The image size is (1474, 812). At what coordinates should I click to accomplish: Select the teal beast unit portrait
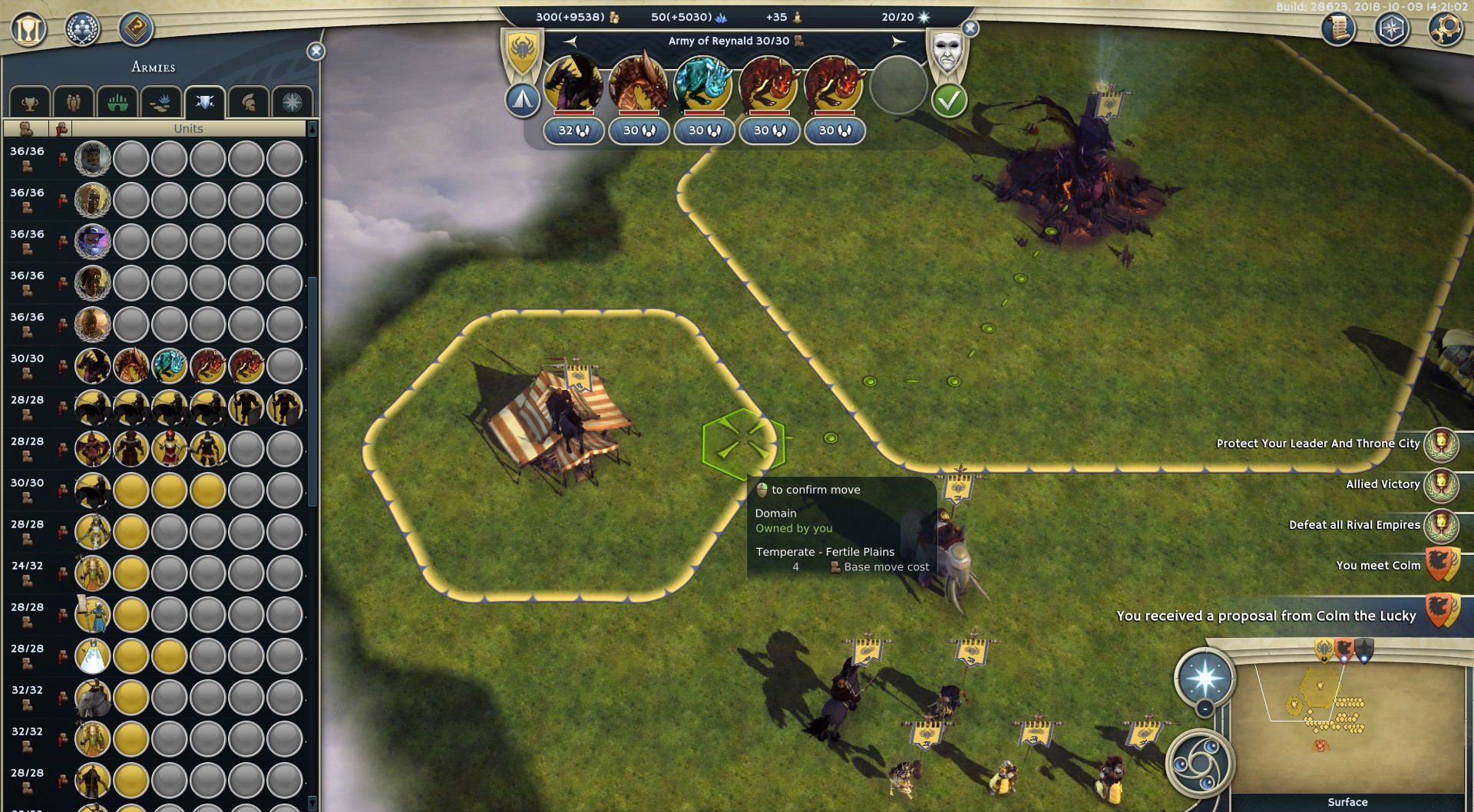(703, 84)
